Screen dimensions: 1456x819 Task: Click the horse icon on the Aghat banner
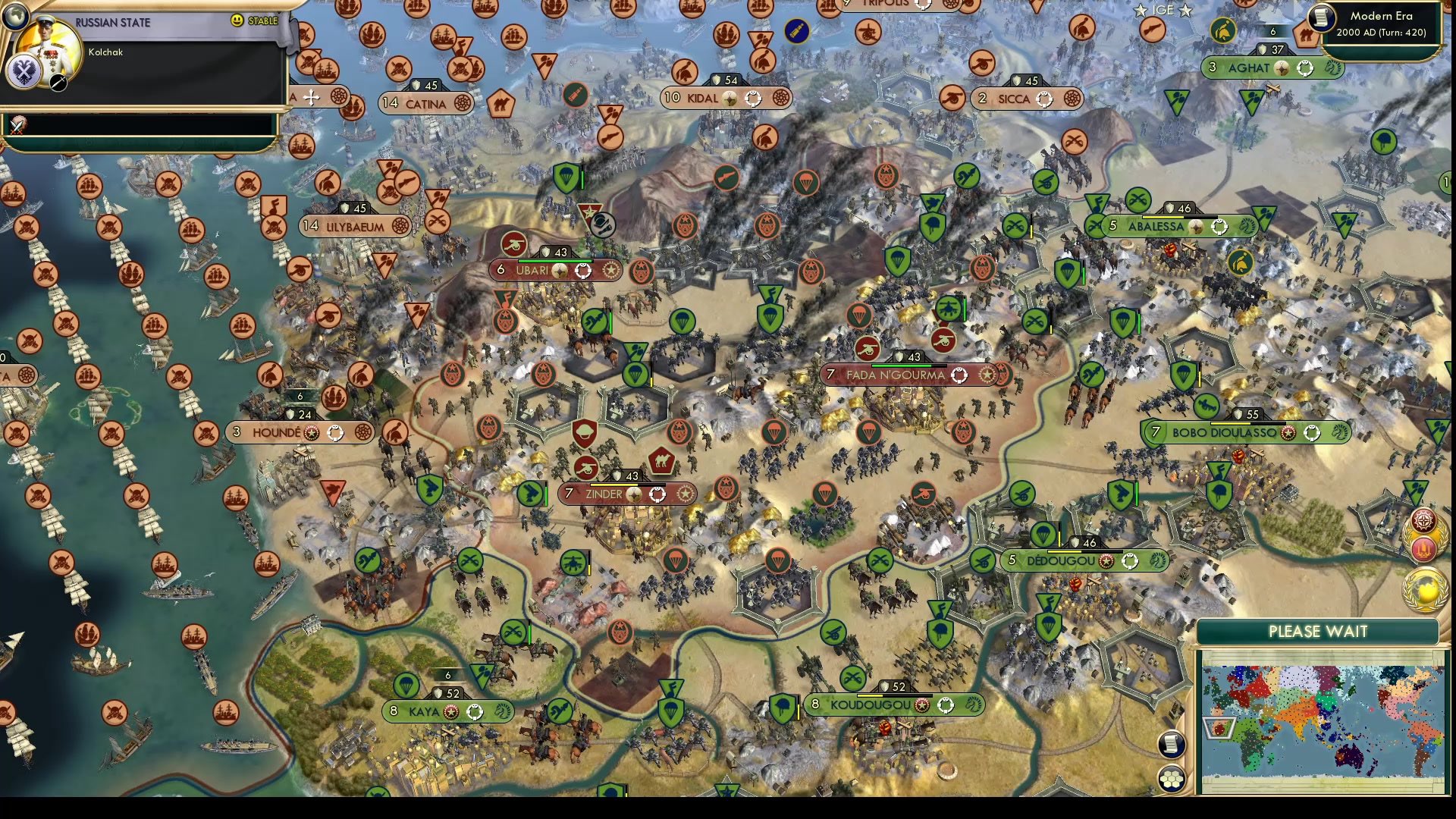(x=1335, y=69)
